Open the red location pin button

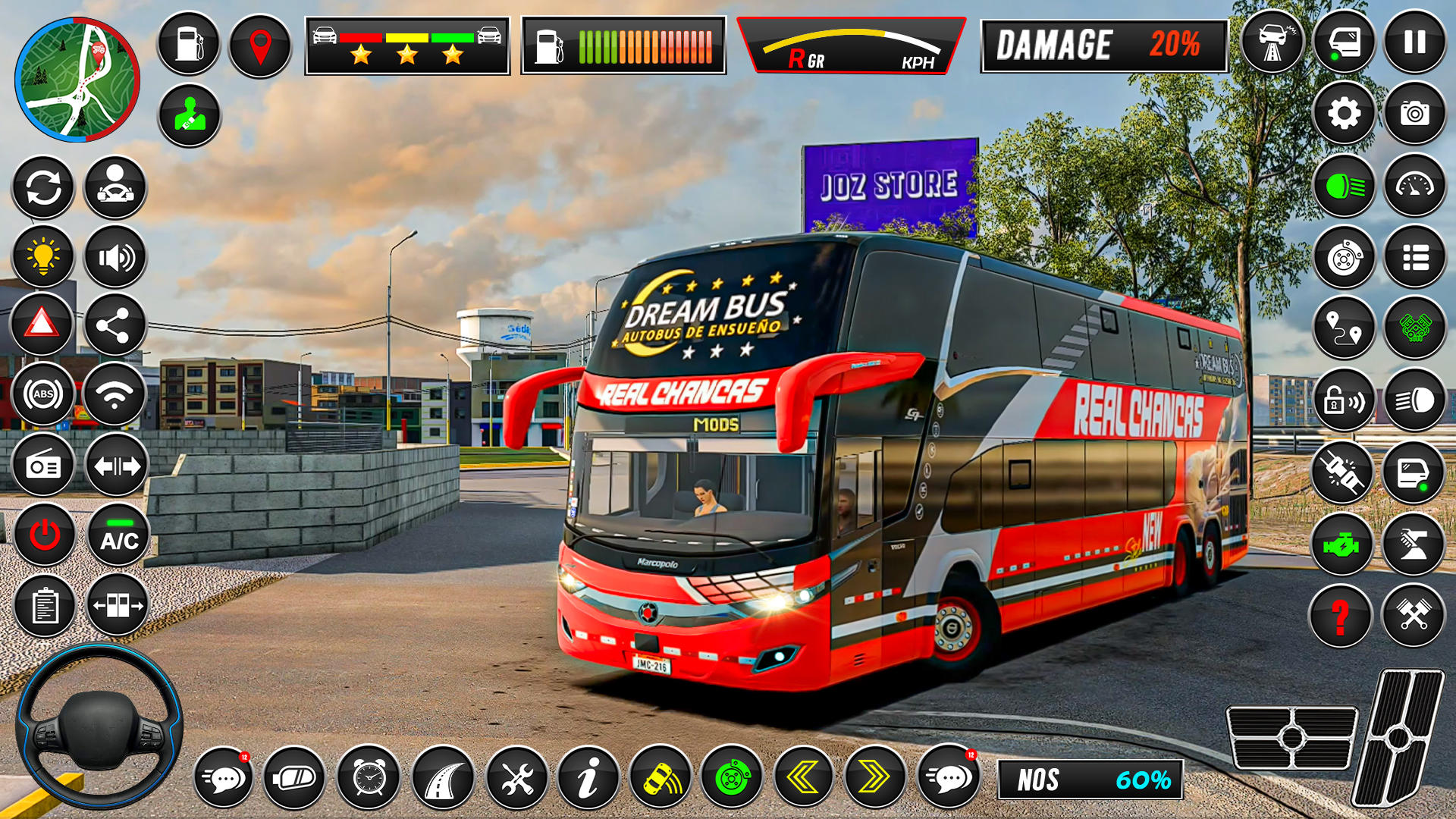coord(260,45)
